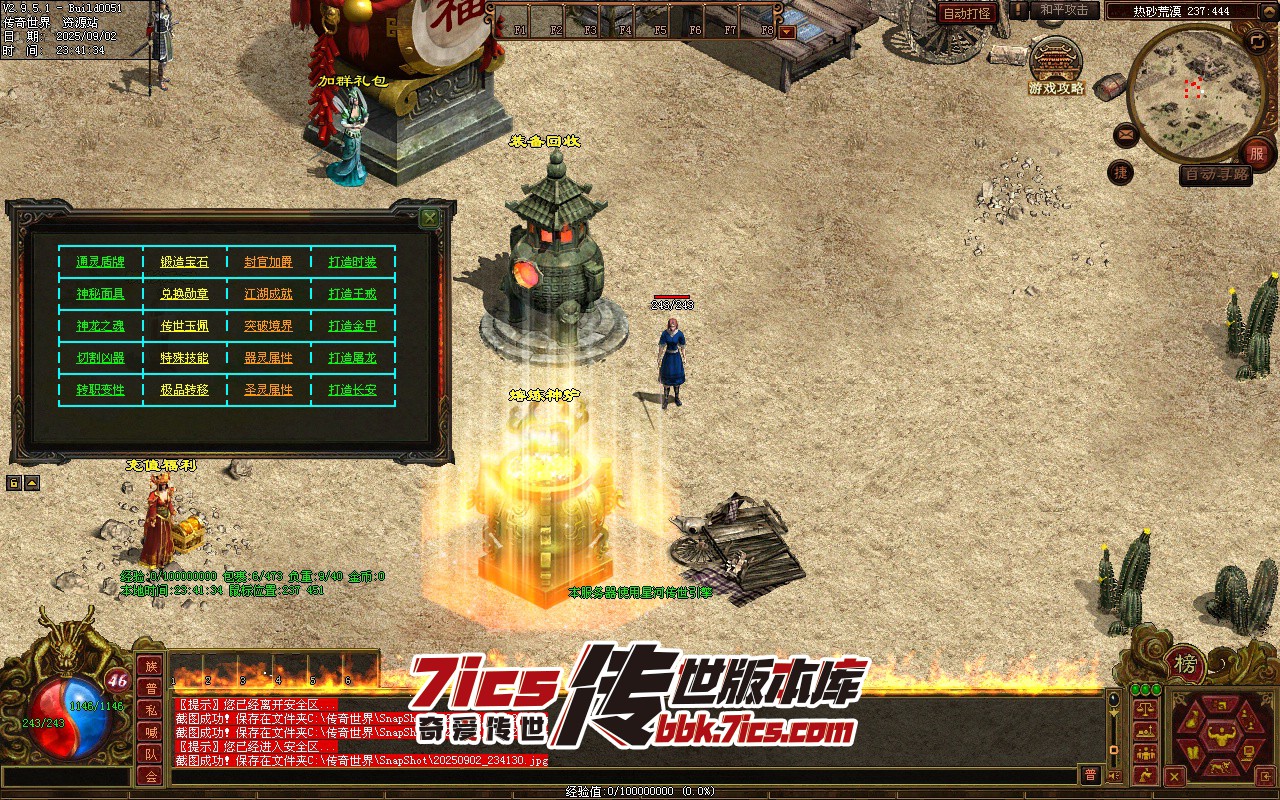1280x800 pixels.
Task: Choose 神龙之魂 from the menu
Action: [100, 326]
